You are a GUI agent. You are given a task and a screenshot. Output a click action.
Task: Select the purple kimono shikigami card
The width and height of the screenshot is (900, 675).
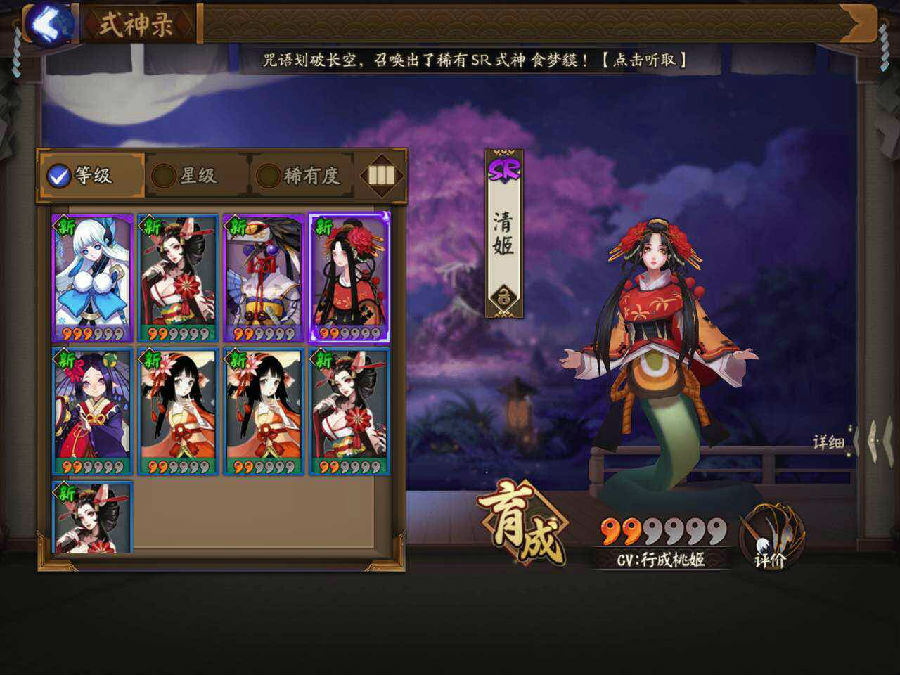click(92, 412)
